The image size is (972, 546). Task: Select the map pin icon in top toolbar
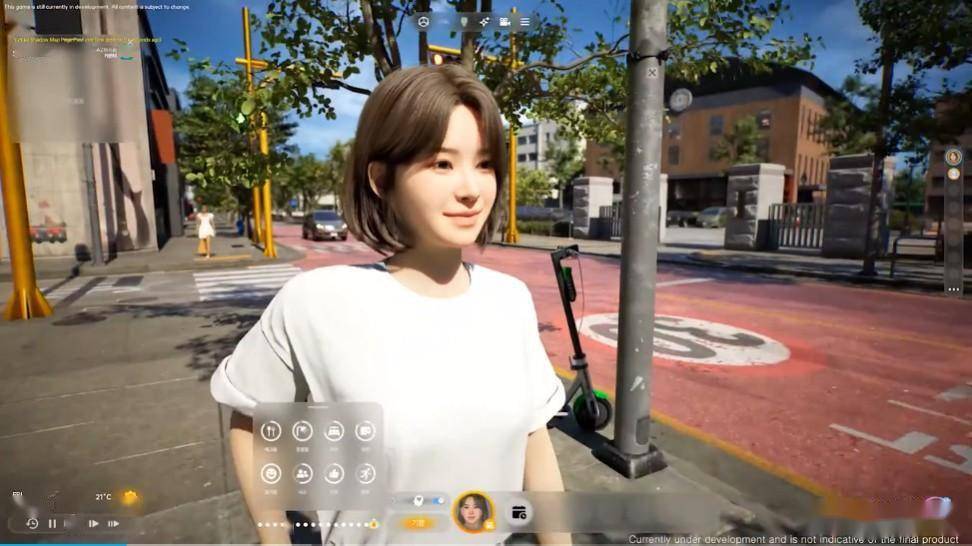[x=463, y=22]
